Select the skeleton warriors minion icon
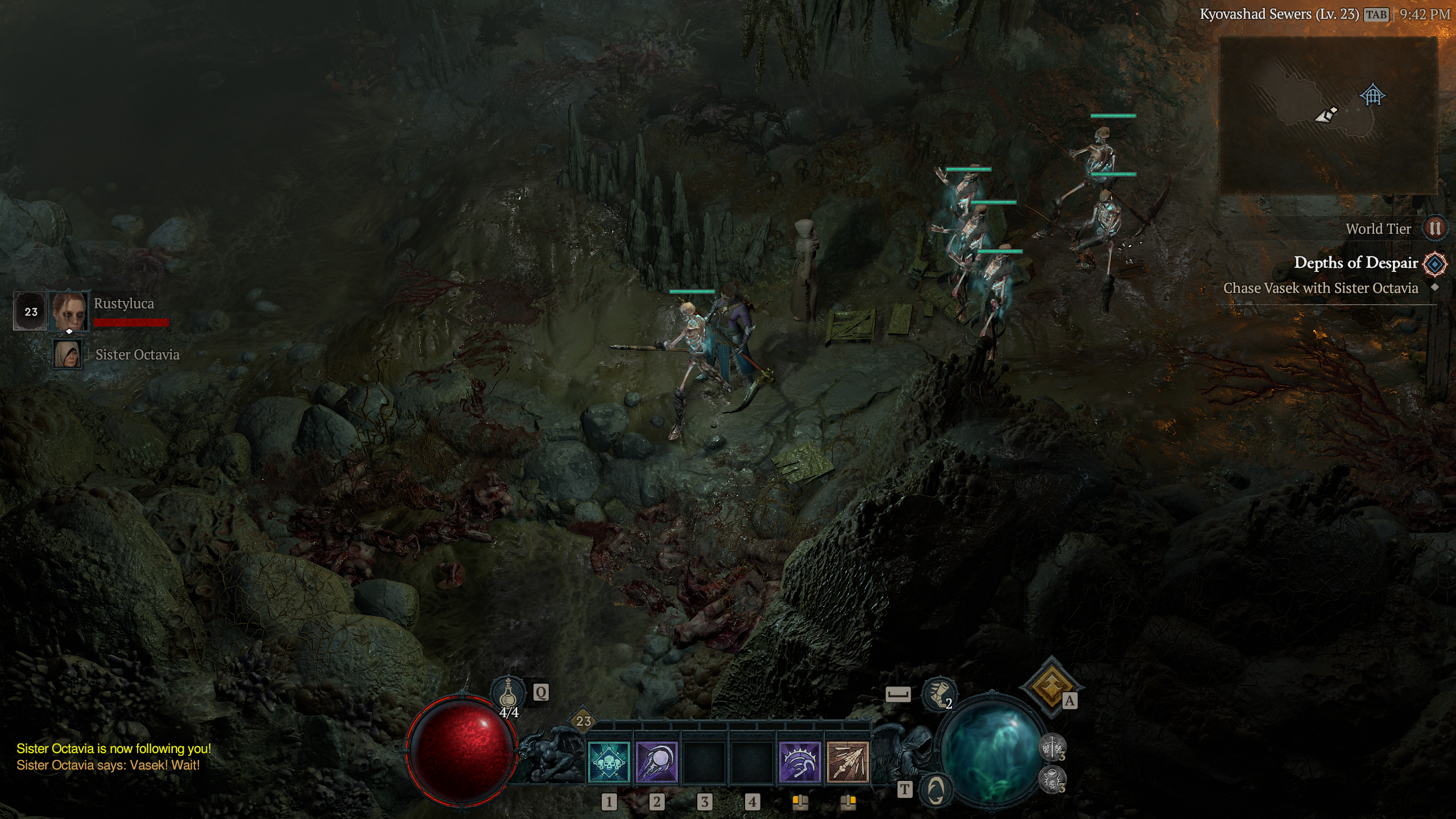This screenshot has height=819, width=1456. 1052,747
